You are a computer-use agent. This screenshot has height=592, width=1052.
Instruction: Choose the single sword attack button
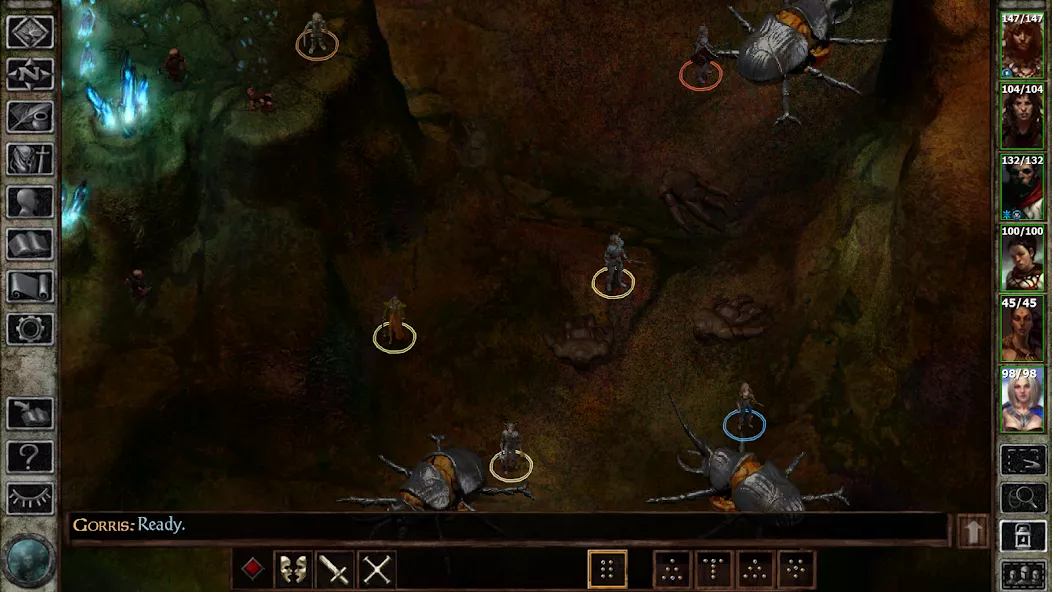coord(335,570)
